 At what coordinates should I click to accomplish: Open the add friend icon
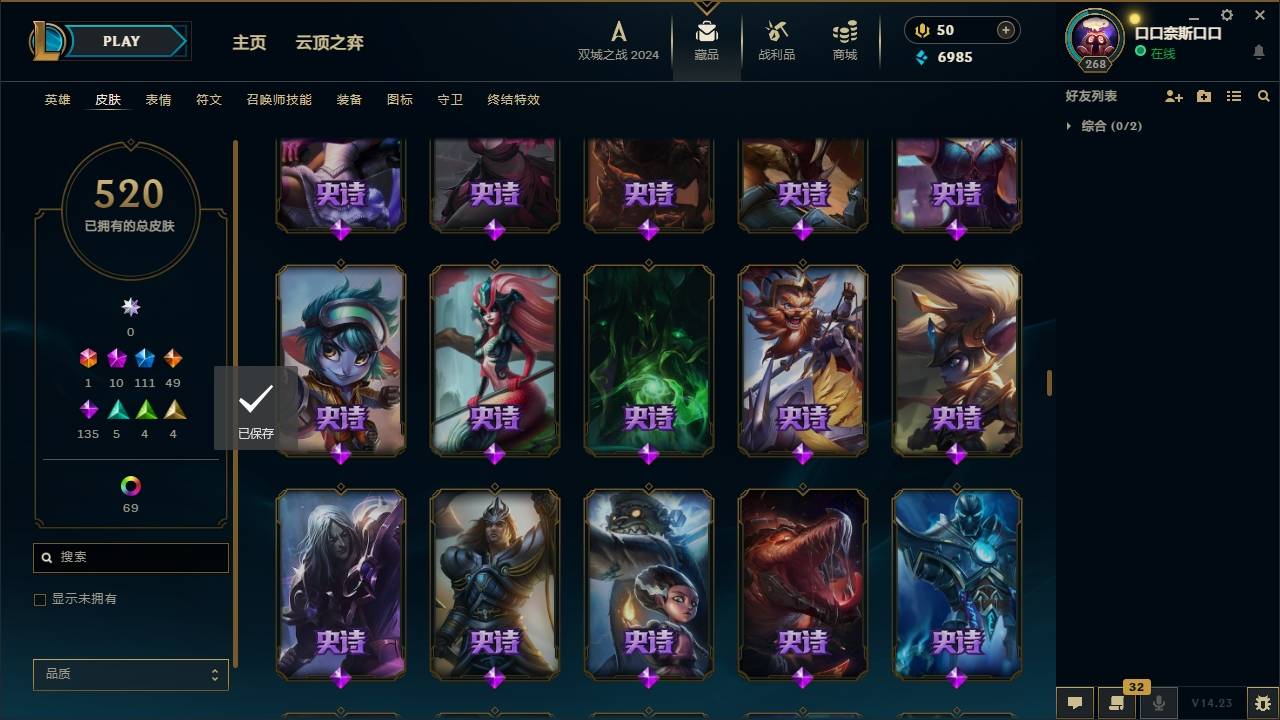pyautogui.click(x=1174, y=96)
